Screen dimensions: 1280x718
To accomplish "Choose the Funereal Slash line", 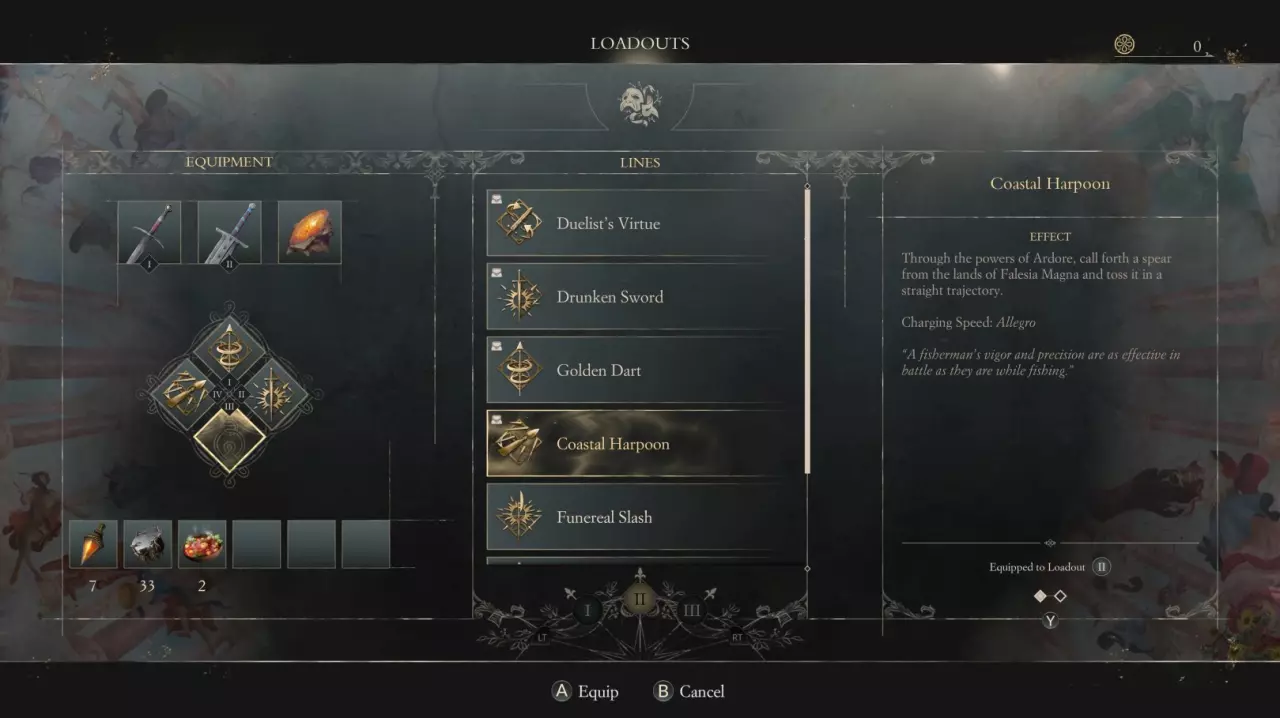I will coord(645,517).
